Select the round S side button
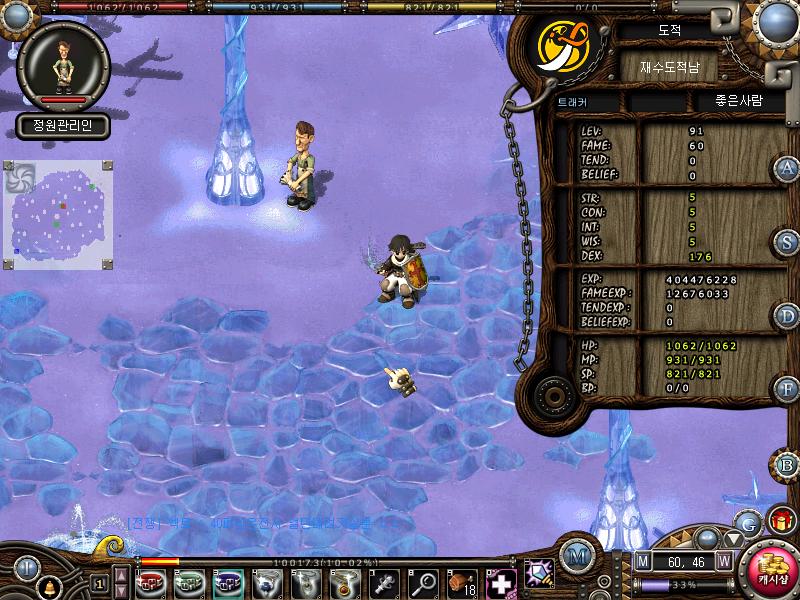The width and height of the screenshot is (800, 600). pyautogui.click(x=787, y=242)
